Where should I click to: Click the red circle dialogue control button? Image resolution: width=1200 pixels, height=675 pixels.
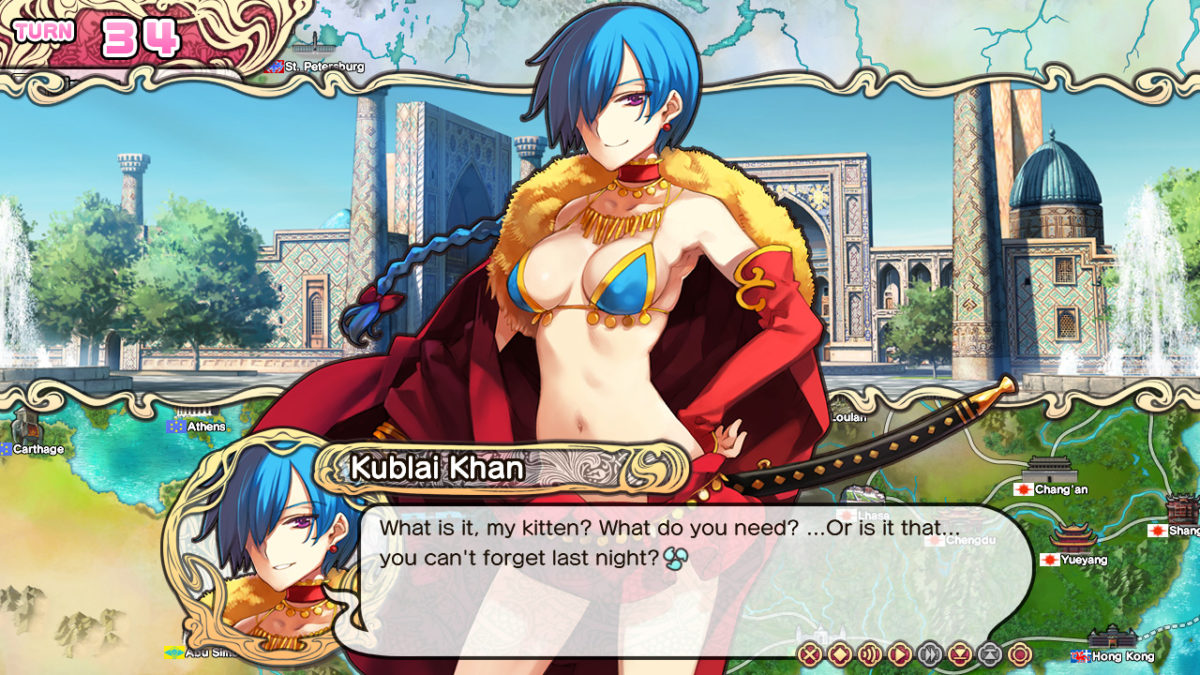click(x=1019, y=655)
